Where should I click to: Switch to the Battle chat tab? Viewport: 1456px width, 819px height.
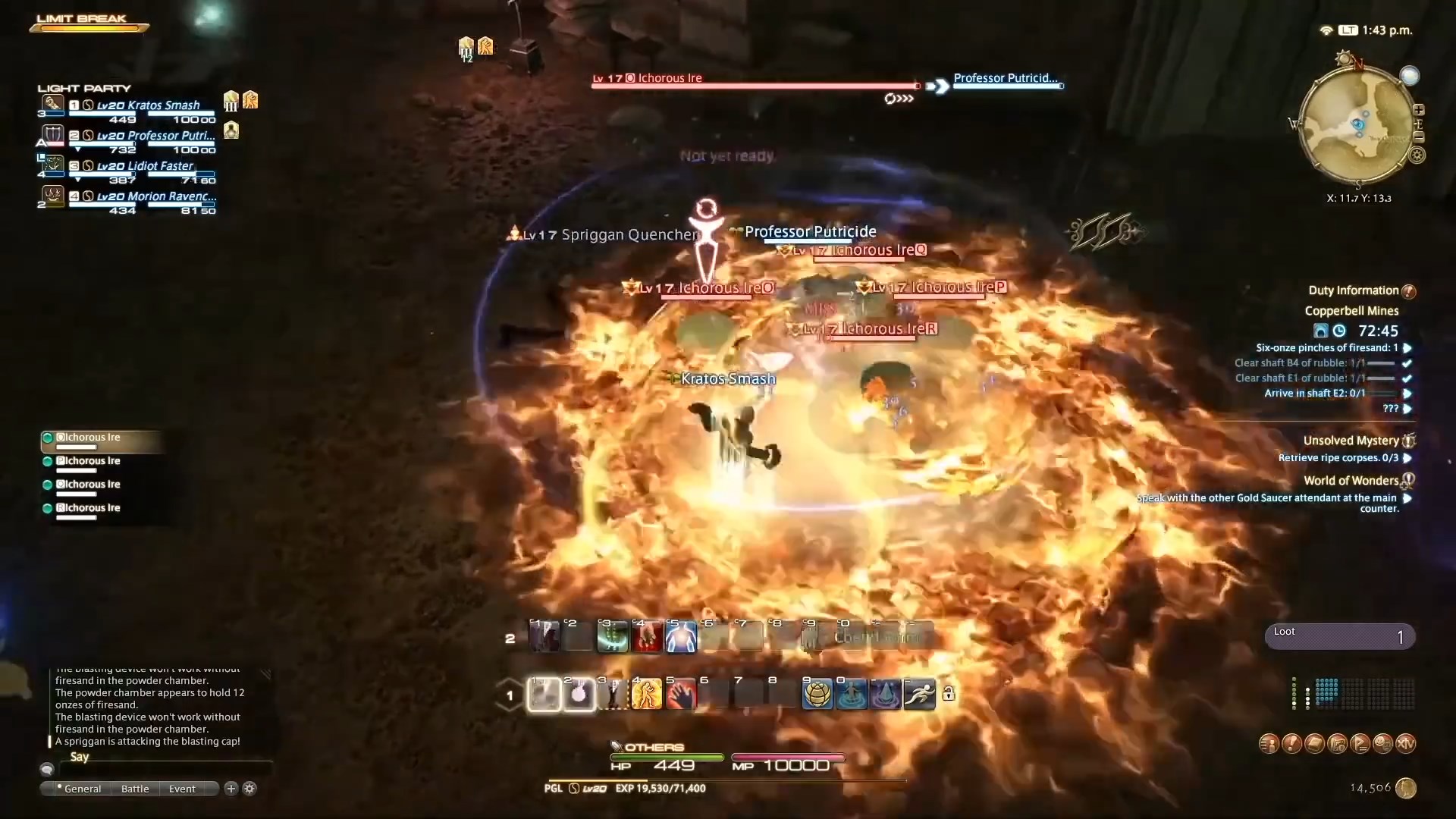[134, 789]
